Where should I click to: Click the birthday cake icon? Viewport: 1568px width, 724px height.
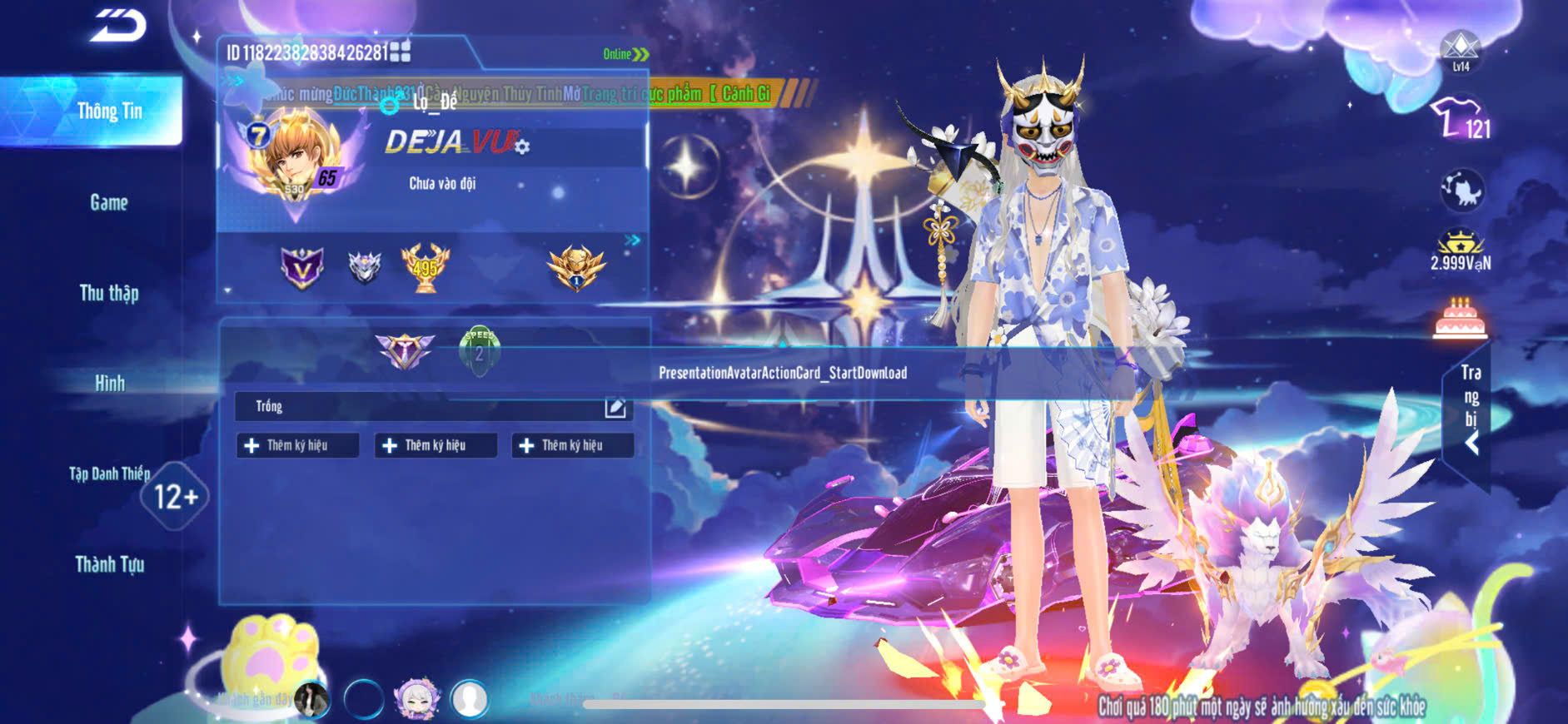pyautogui.click(x=1460, y=318)
